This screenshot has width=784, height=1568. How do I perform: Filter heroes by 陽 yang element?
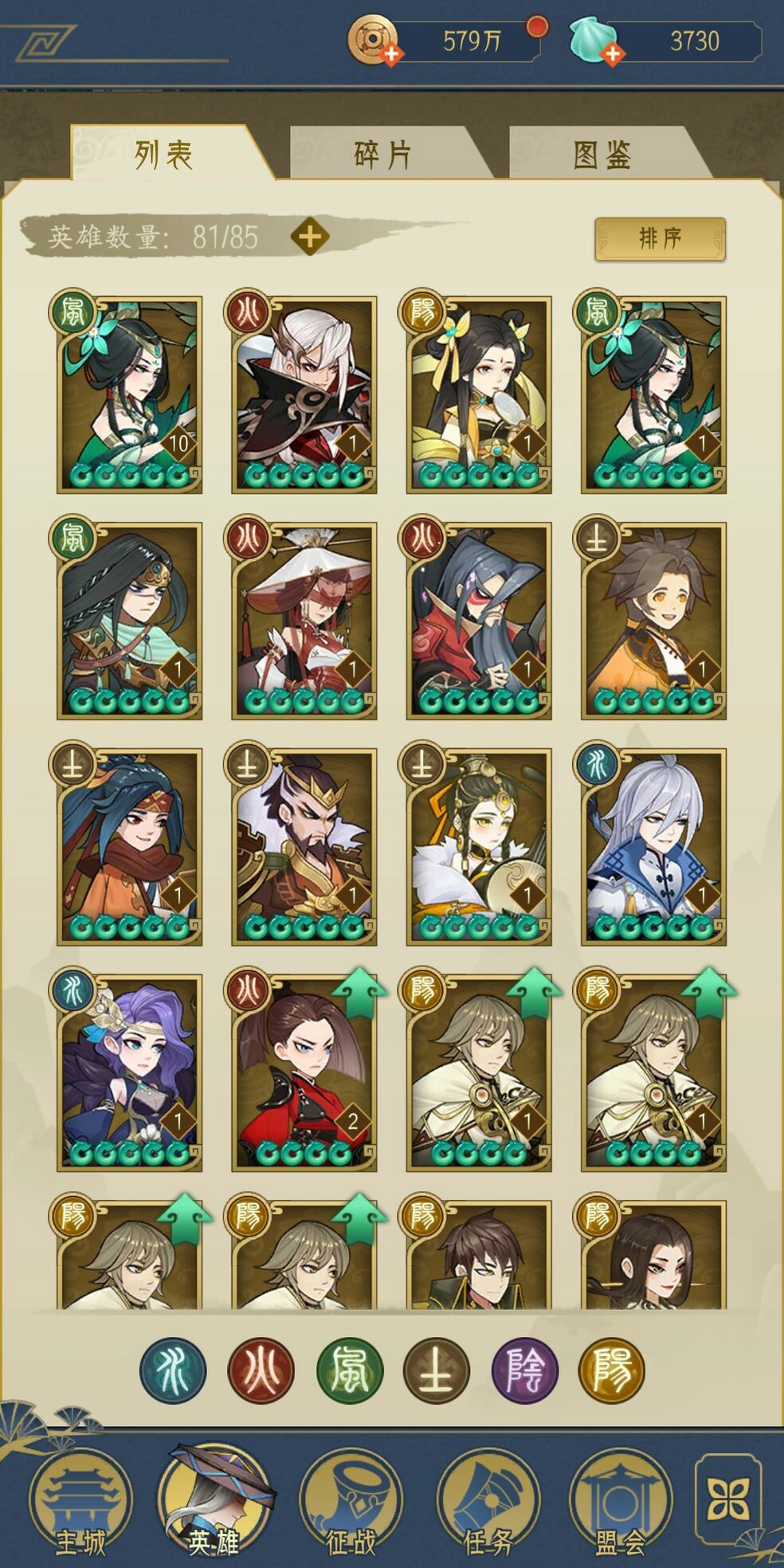(x=612, y=1370)
